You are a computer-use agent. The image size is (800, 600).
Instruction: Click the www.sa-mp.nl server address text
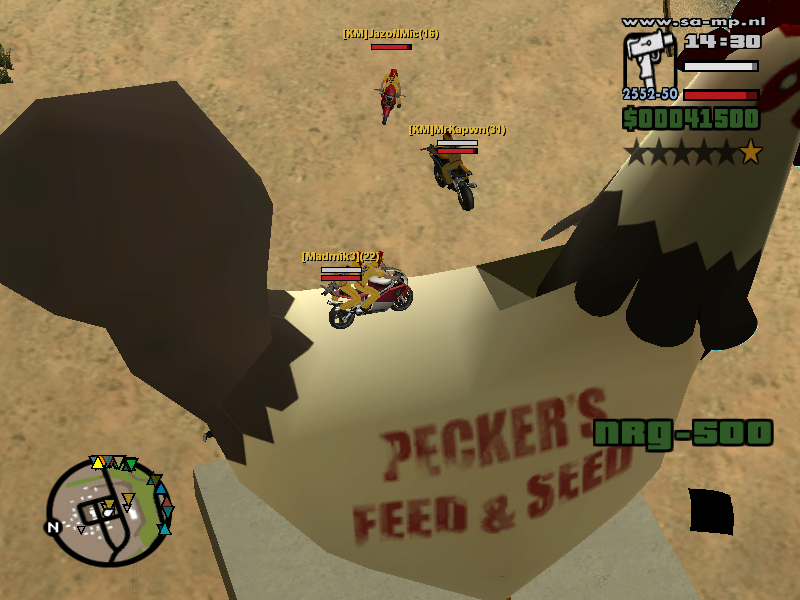[x=691, y=21]
